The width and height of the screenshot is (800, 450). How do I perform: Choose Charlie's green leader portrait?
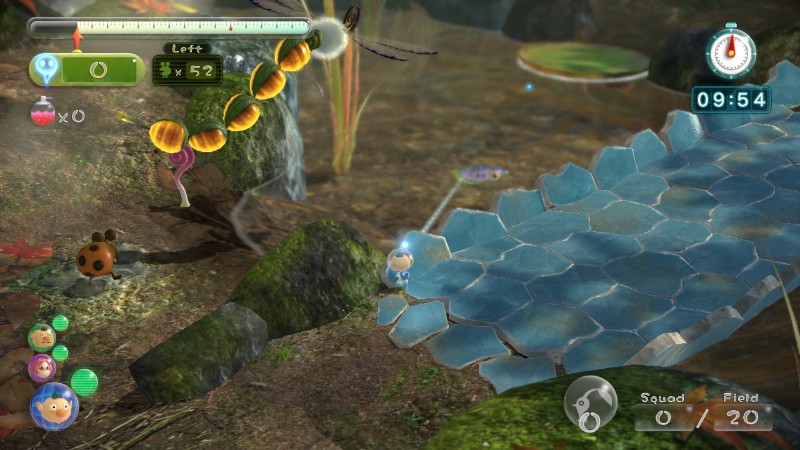point(41,336)
